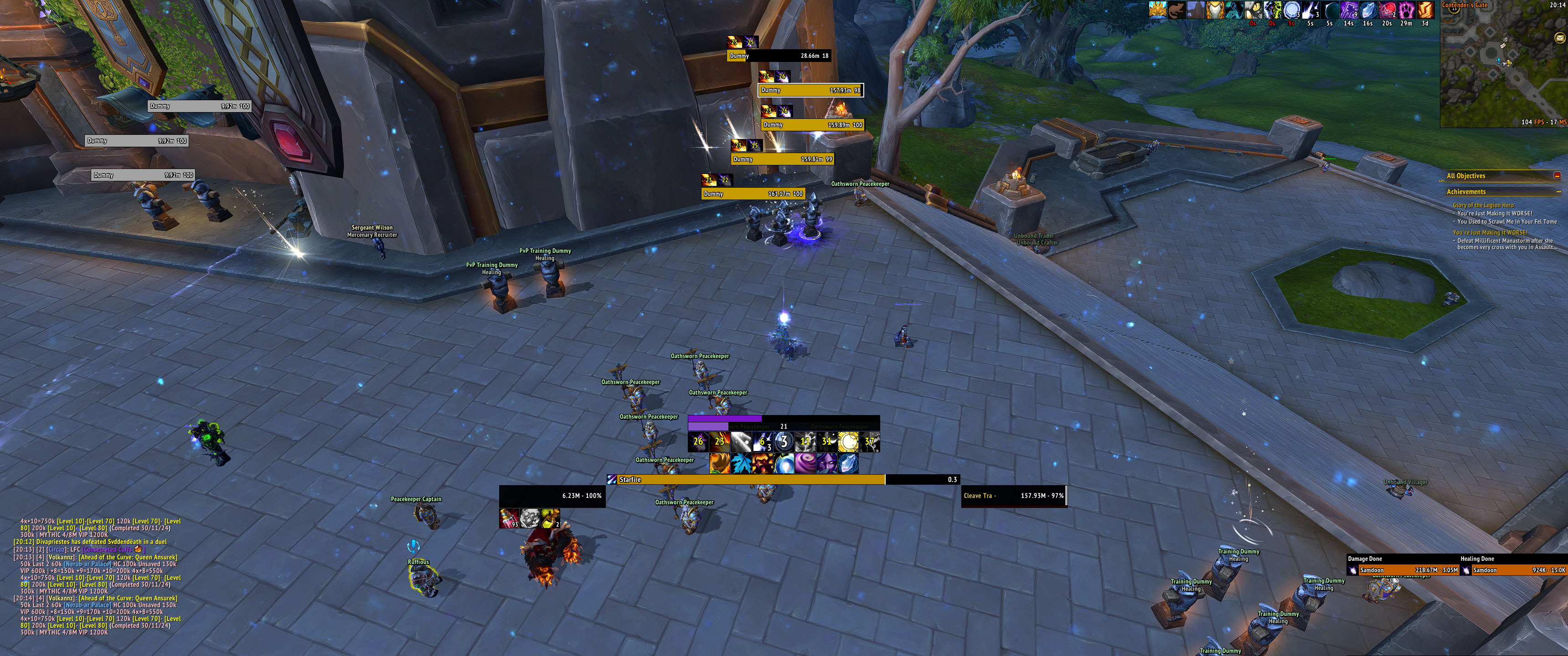Screen dimensions: 1568x656
Task: Use the red health potion slot
Action: 509,518
